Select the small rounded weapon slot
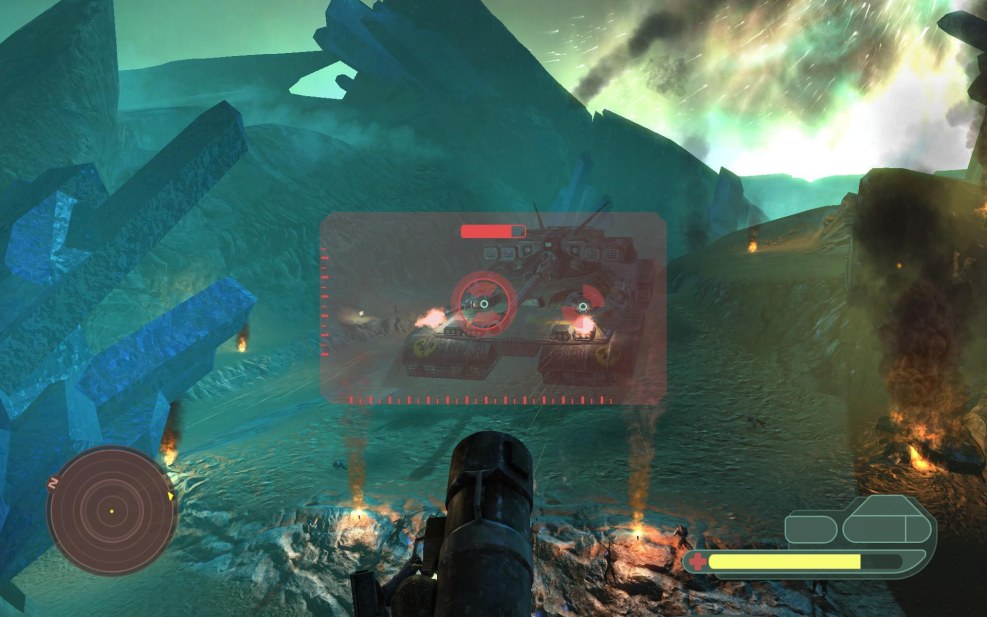The height and width of the screenshot is (617, 987). pos(811,529)
